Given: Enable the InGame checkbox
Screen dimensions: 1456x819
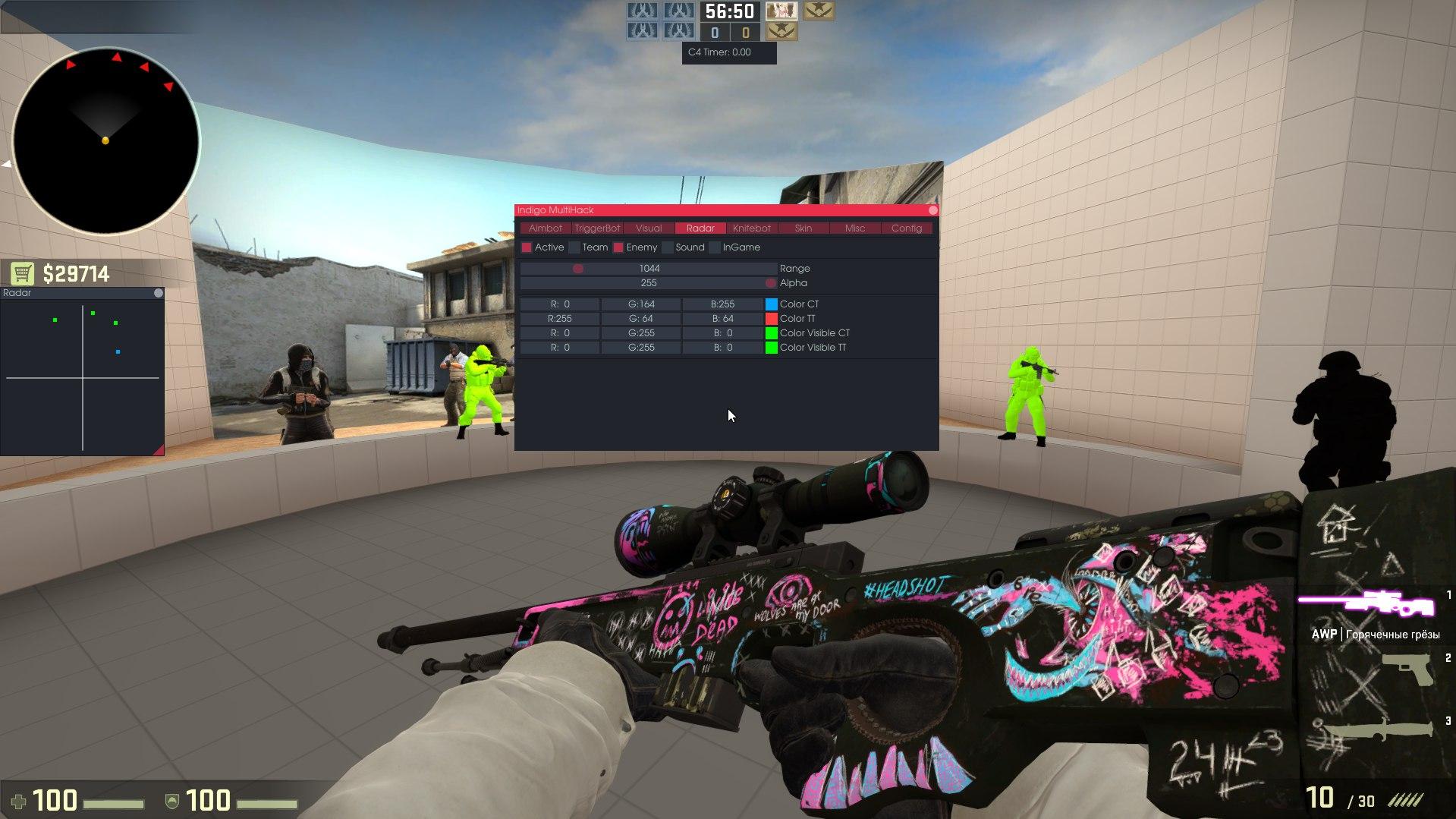Looking at the screenshot, I should click(715, 247).
